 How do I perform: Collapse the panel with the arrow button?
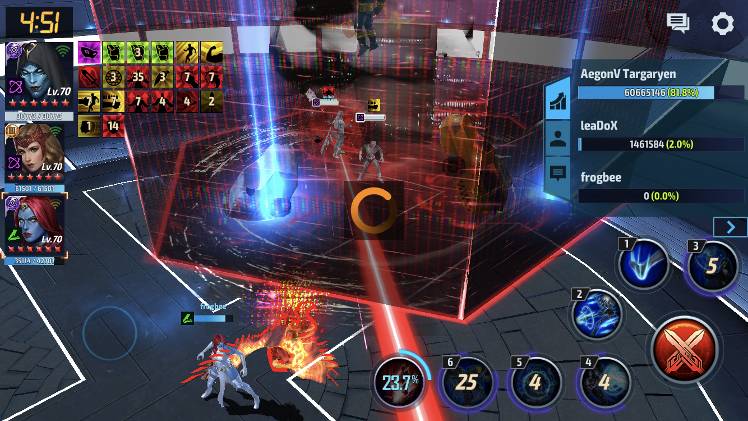pos(730,227)
